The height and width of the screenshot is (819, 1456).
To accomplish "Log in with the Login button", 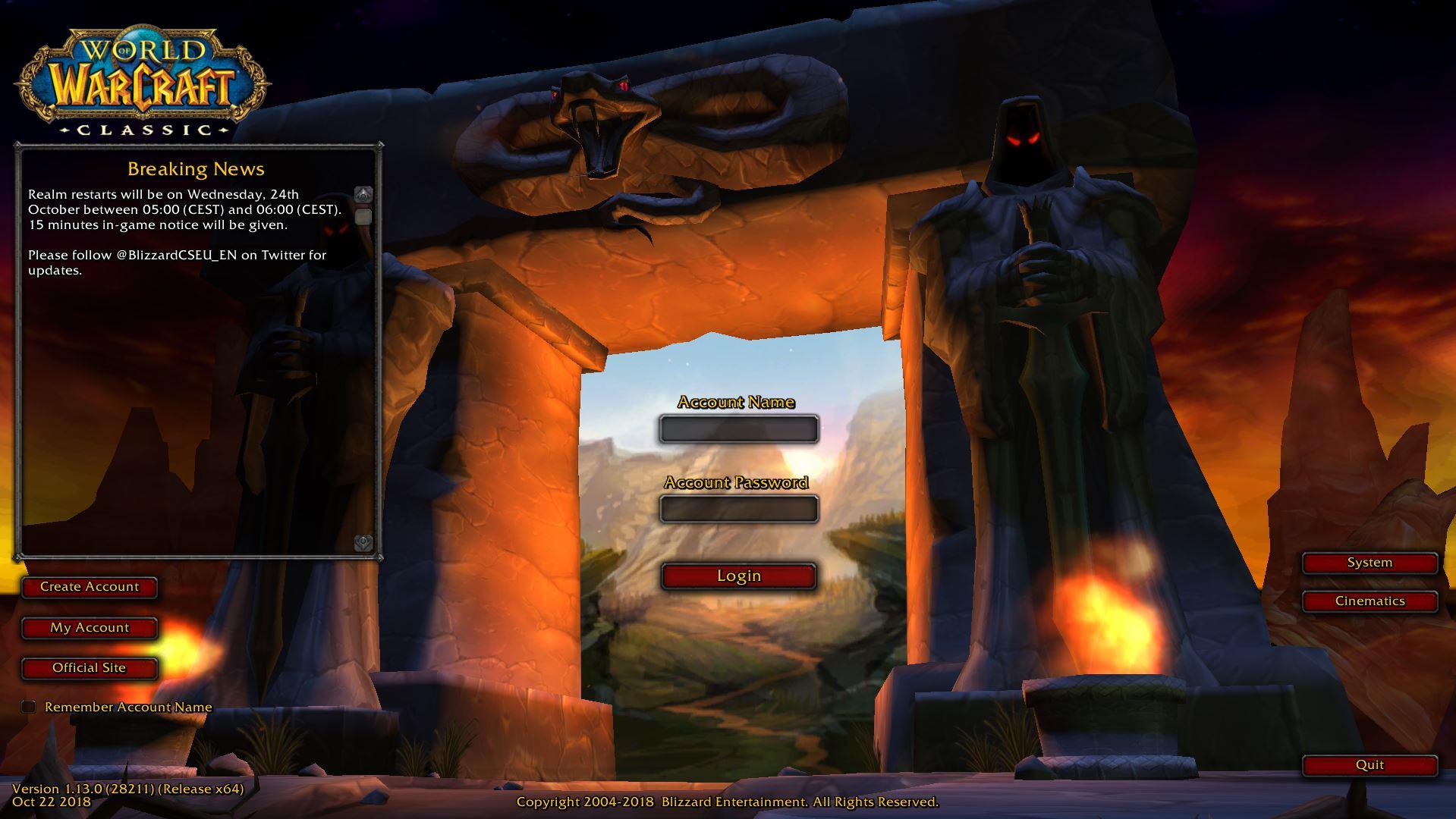I will 738,576.
